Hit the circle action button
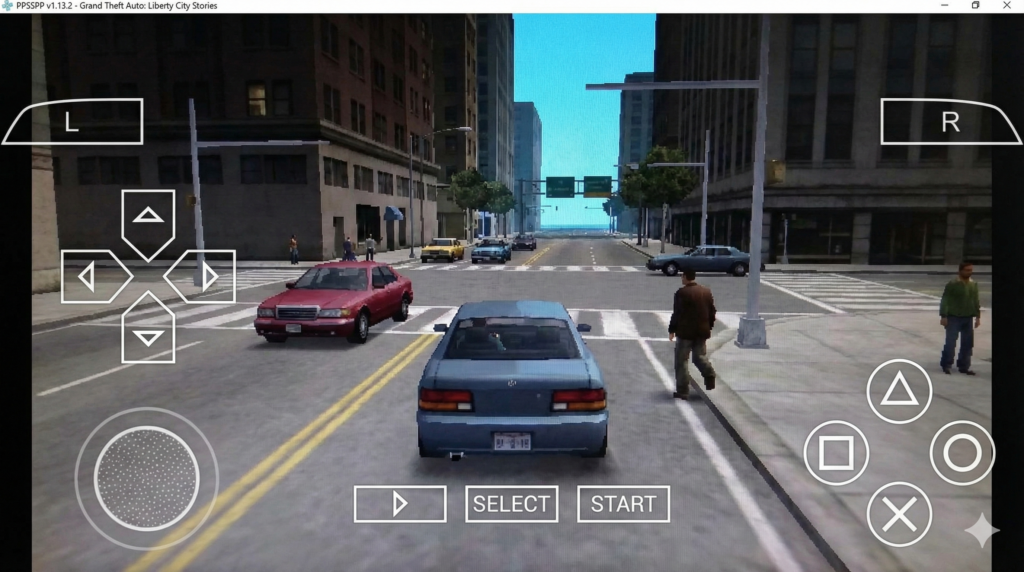Image resolution: width=1024 pixels, height=572 pixels. pyautogui.click(x=962, y=453)
